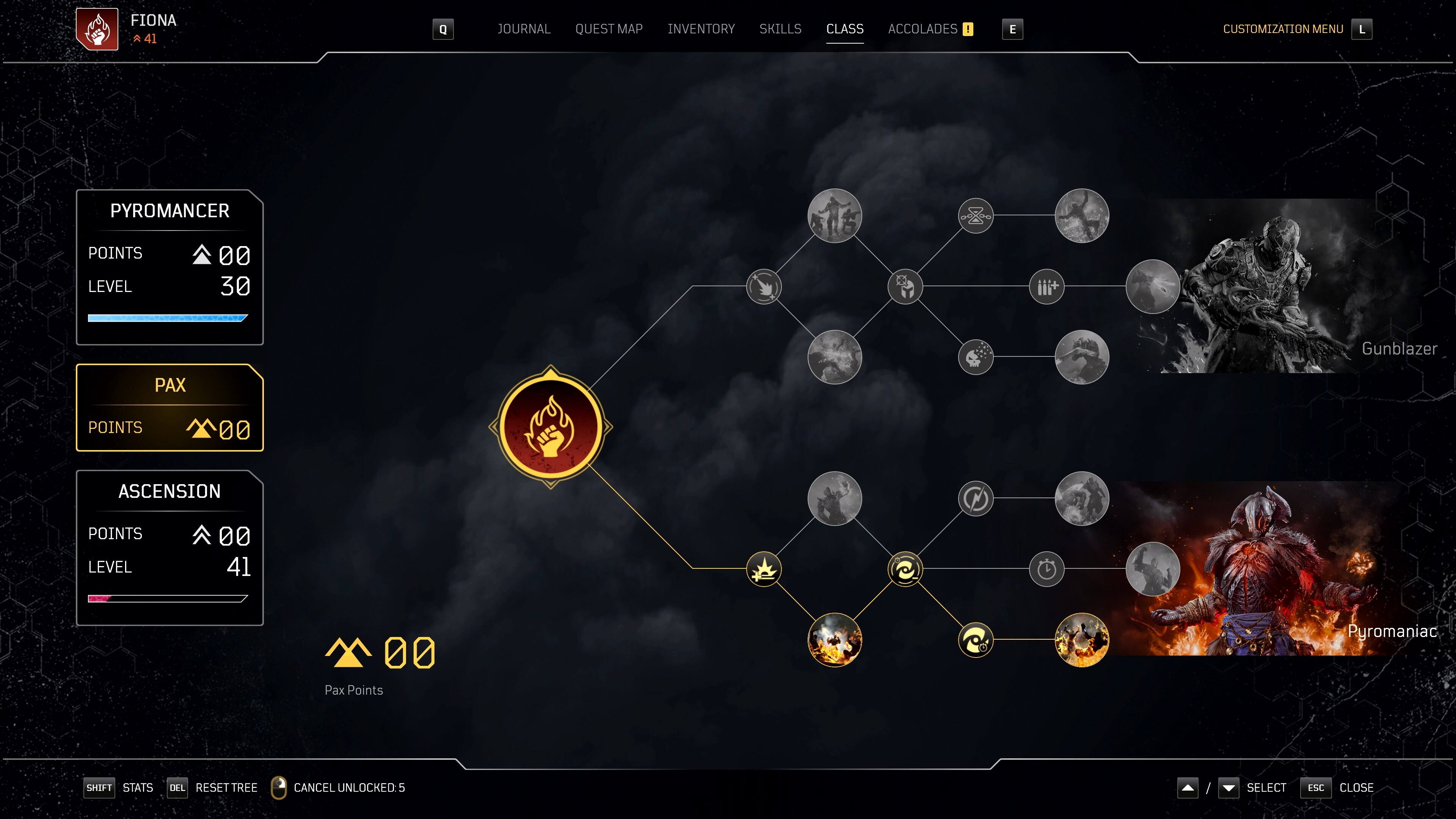Select the Ascension panel on the left

coord(169,546)
